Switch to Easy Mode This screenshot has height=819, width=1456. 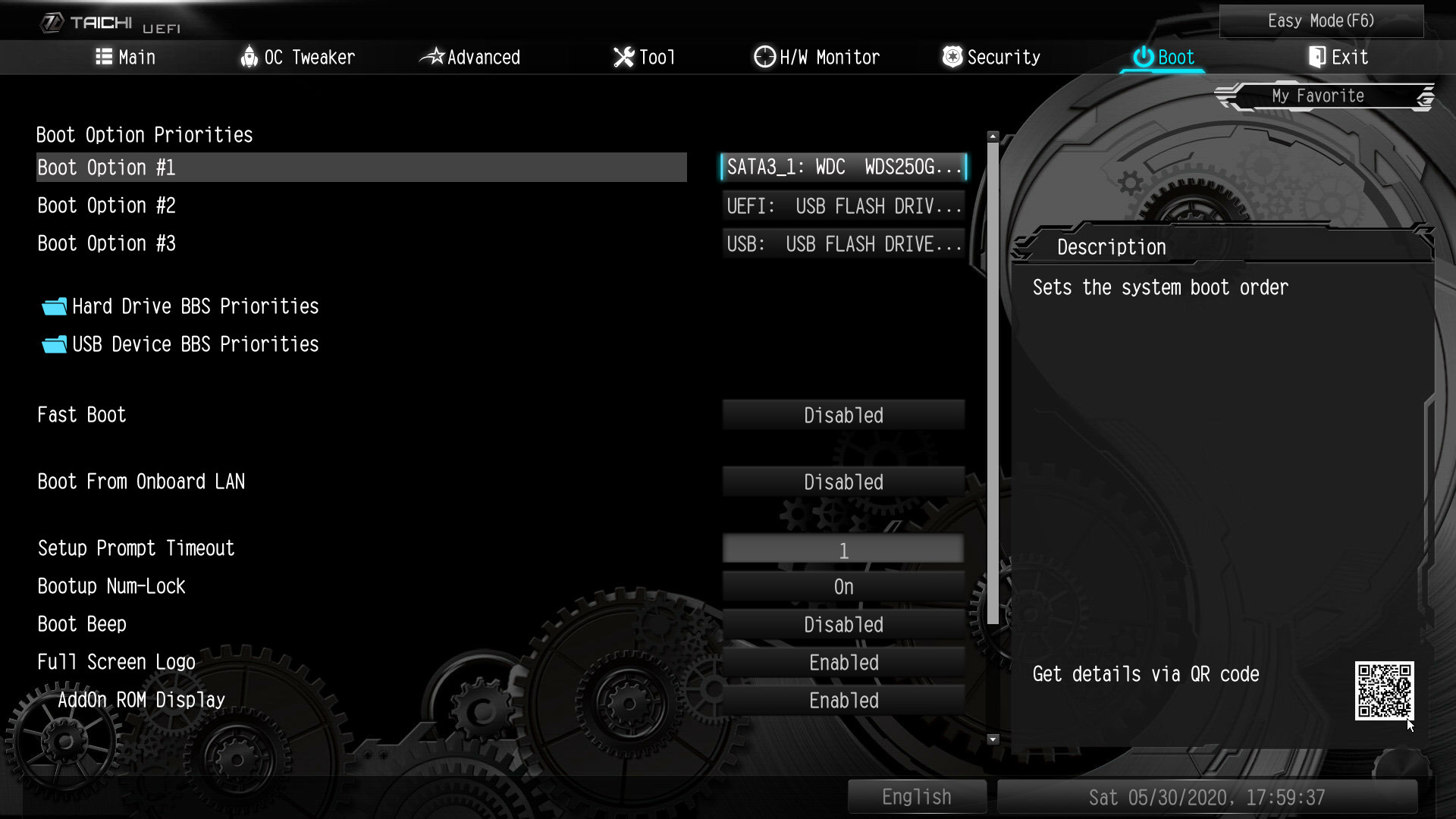tap(1321, 20)
